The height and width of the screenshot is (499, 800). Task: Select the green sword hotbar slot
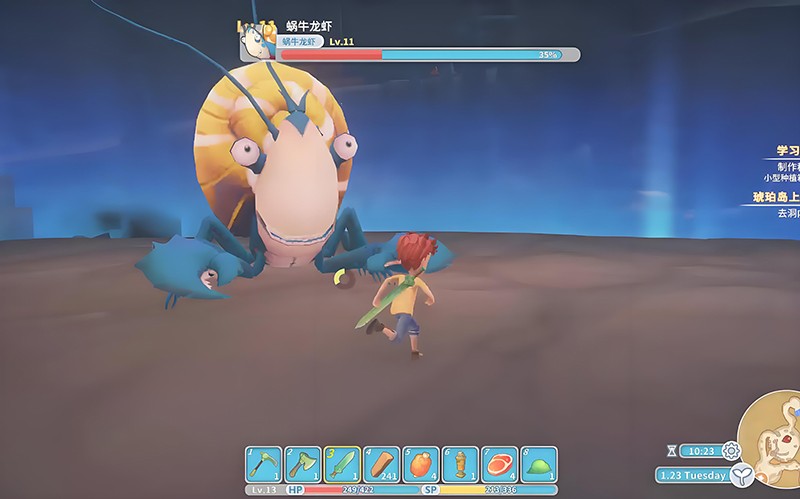click(x=342, y=465)
